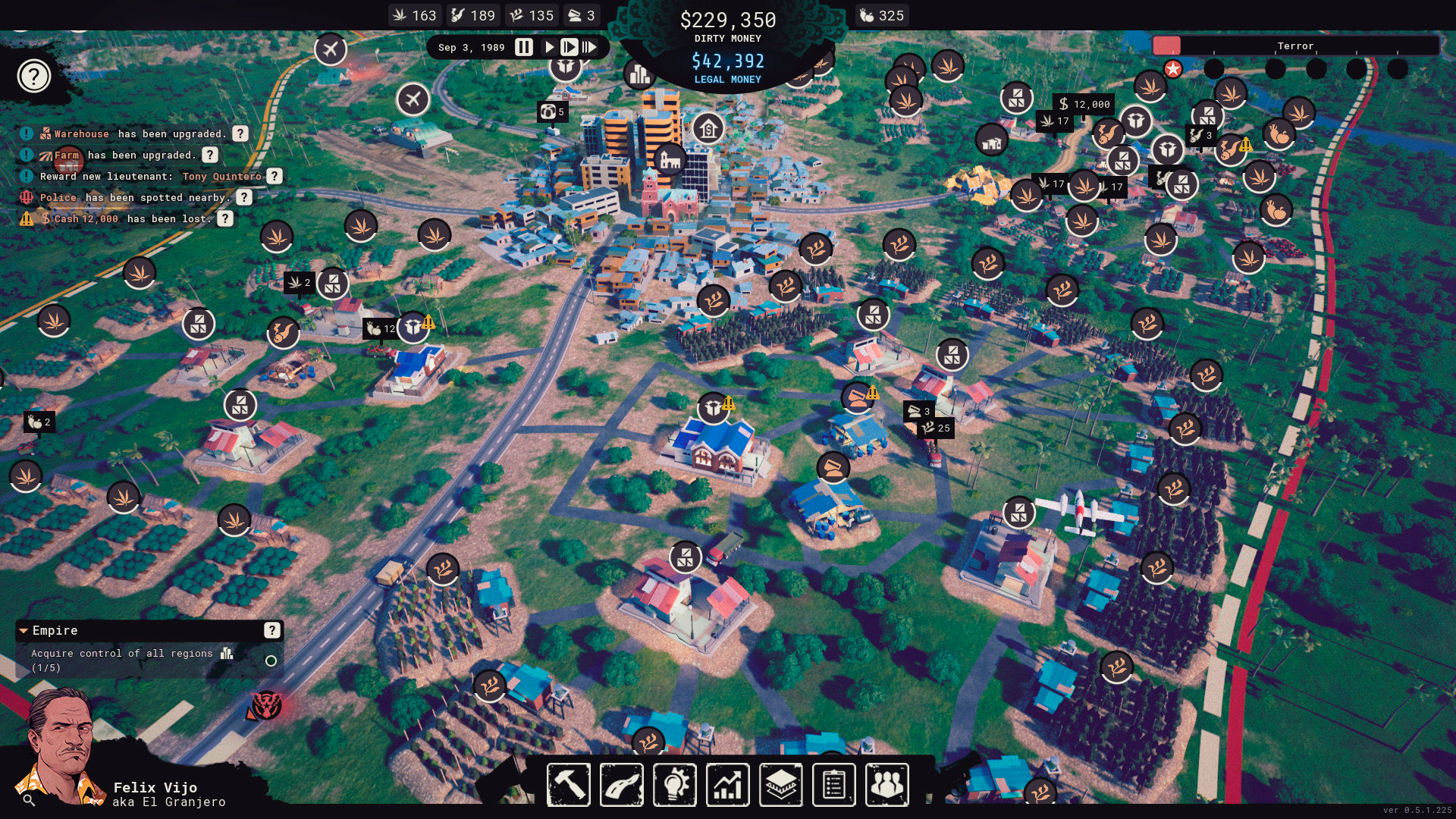Screen dimensions: 1456x819
Task: Open help for Cash lost notification
Action: (x=225, y=218)
